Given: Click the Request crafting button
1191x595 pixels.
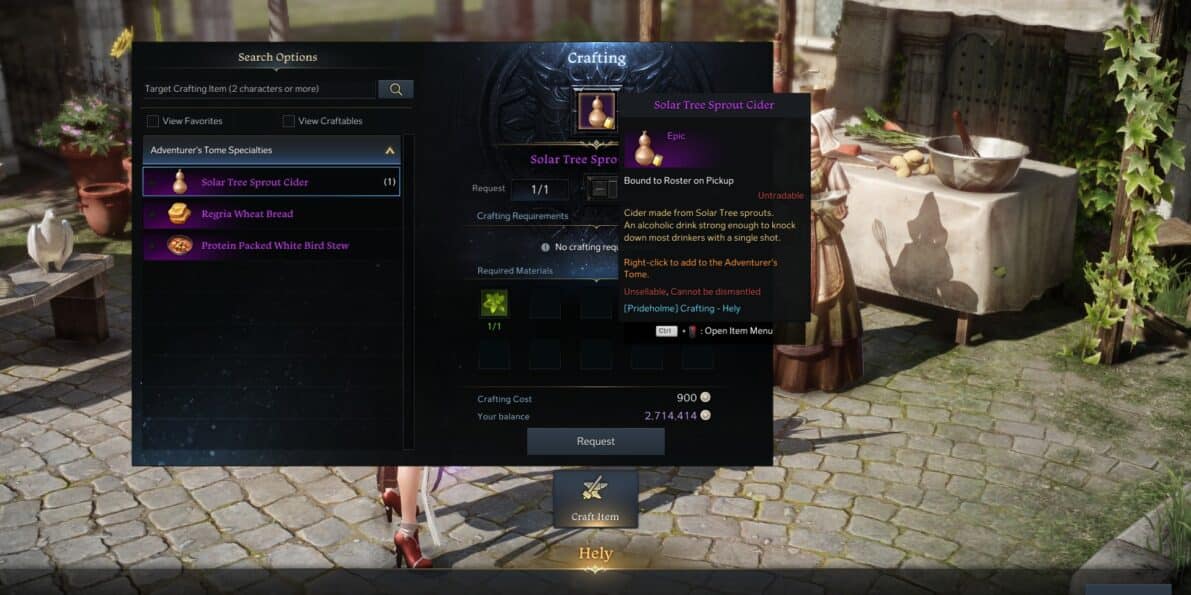Looking at the screenshot, I should (x=595, y=441).
